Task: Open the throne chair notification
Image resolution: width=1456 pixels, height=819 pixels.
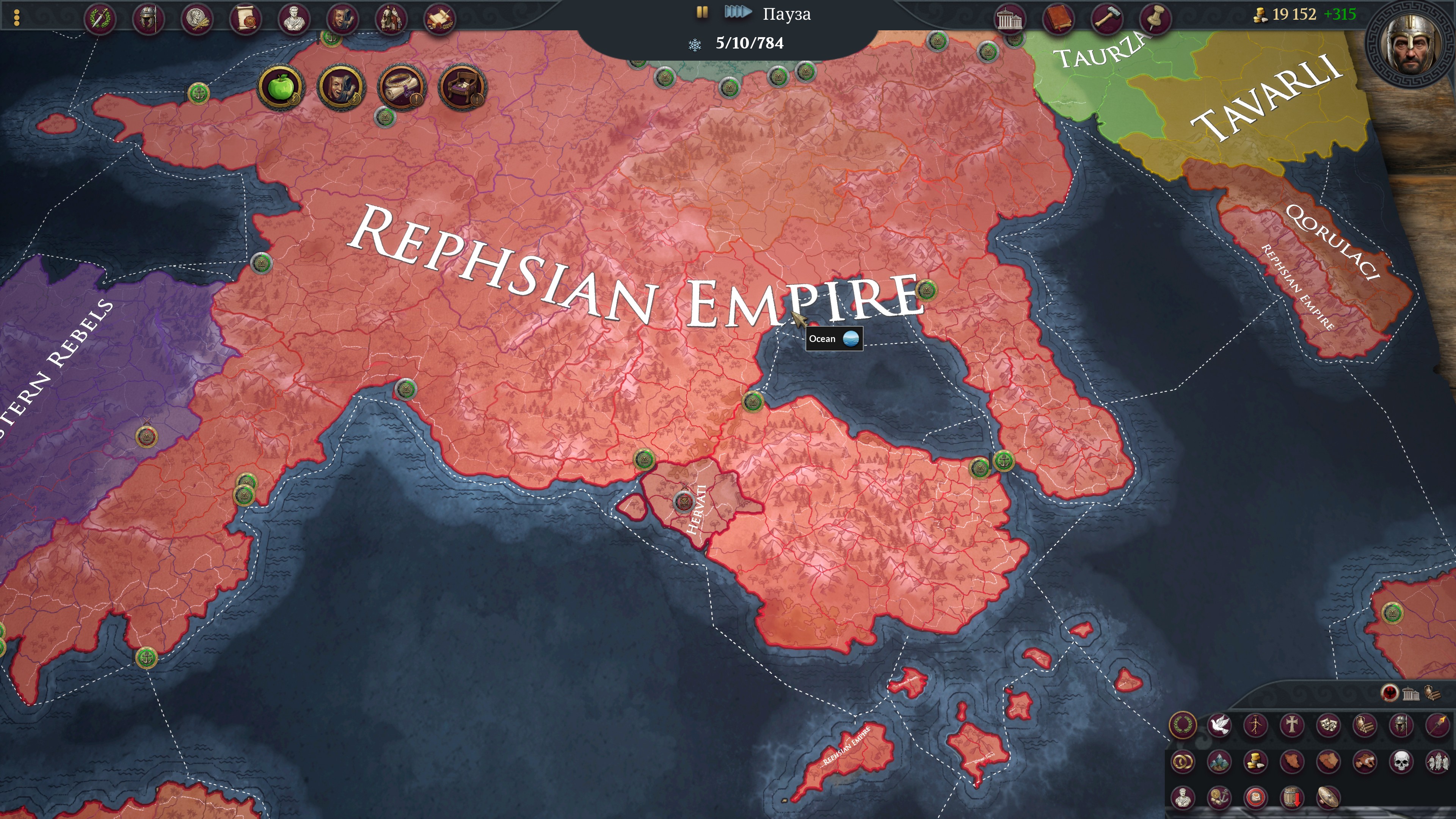Action: tap(462, 88)
